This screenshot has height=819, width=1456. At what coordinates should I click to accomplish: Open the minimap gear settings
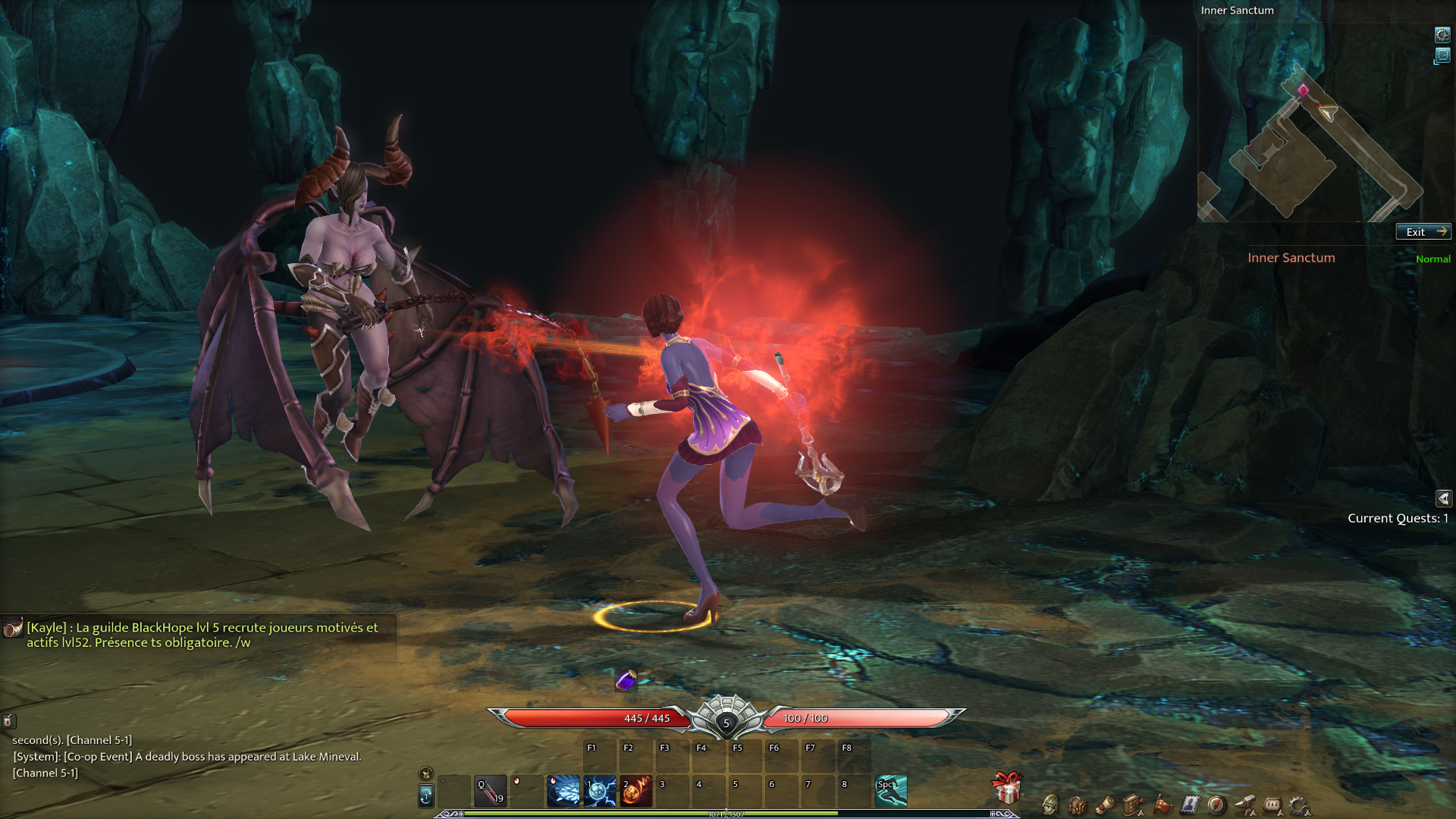tap(1442, 35)
